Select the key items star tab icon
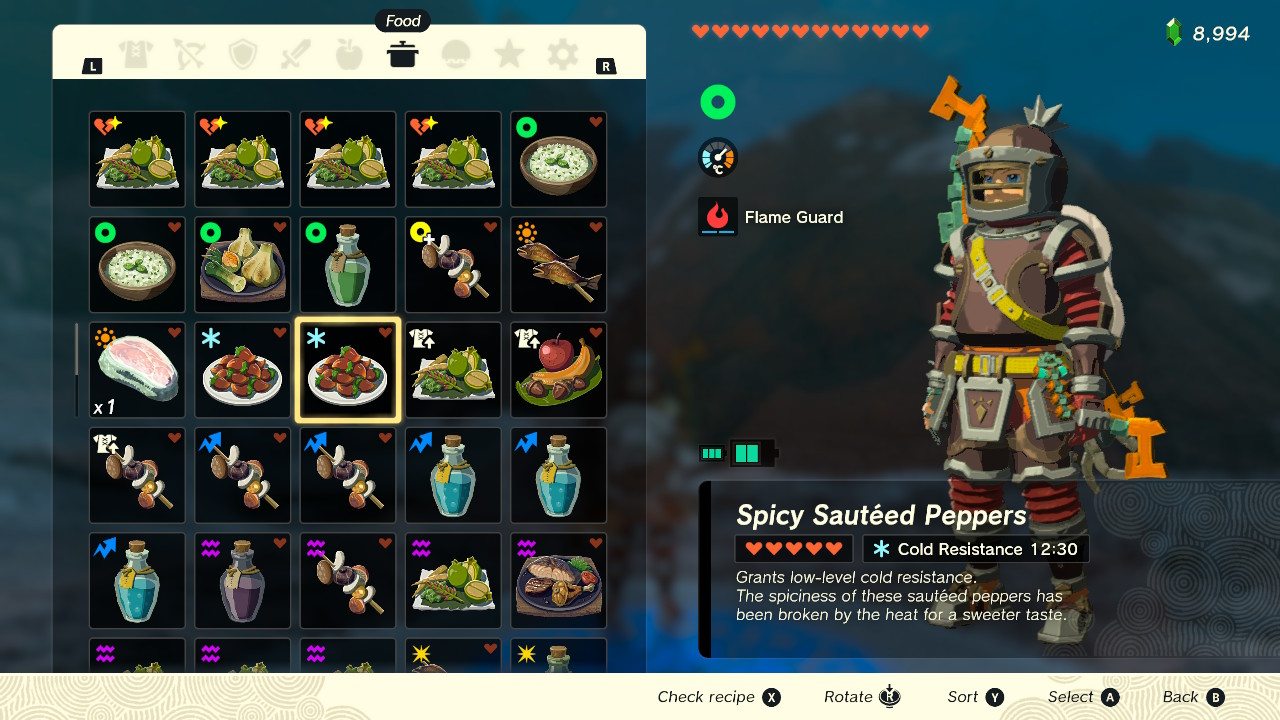Screen dimensions: 1280x720 click(509, 55)
